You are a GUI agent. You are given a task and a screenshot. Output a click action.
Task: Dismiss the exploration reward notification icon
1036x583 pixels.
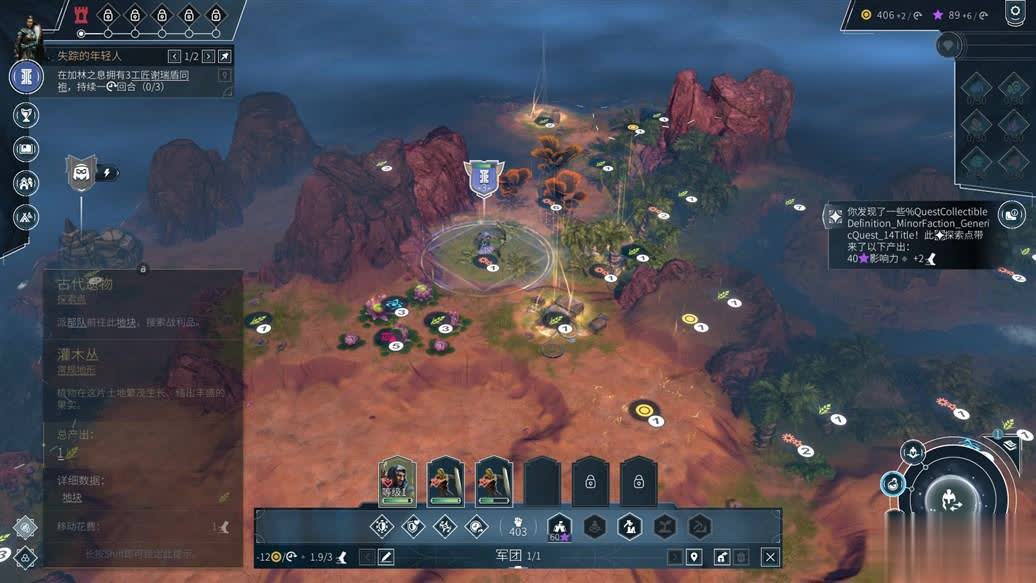click(1012, 214)
